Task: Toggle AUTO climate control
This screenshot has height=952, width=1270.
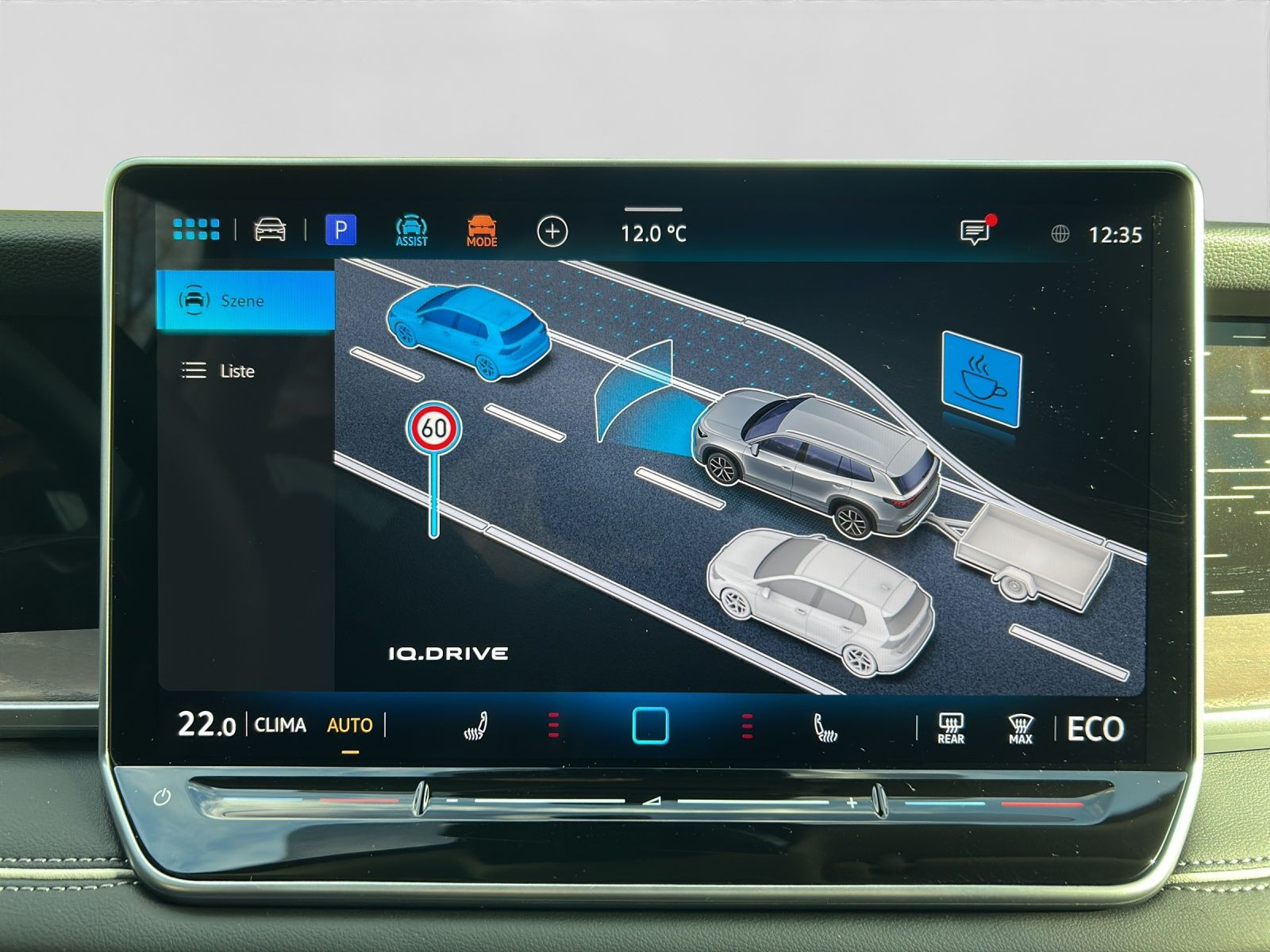Action: 349,725
